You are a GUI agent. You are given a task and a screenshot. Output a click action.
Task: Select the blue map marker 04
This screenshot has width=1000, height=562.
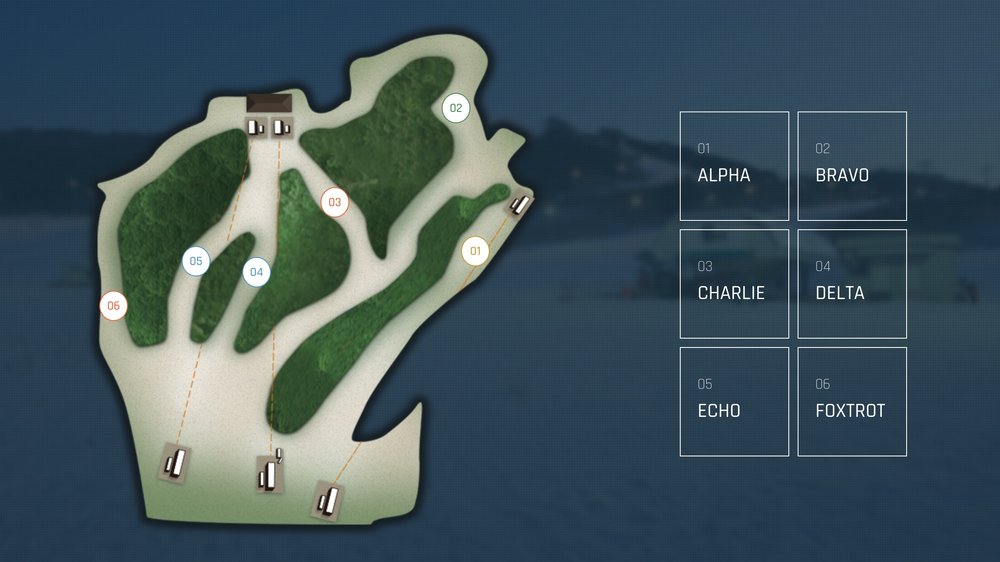257,272
